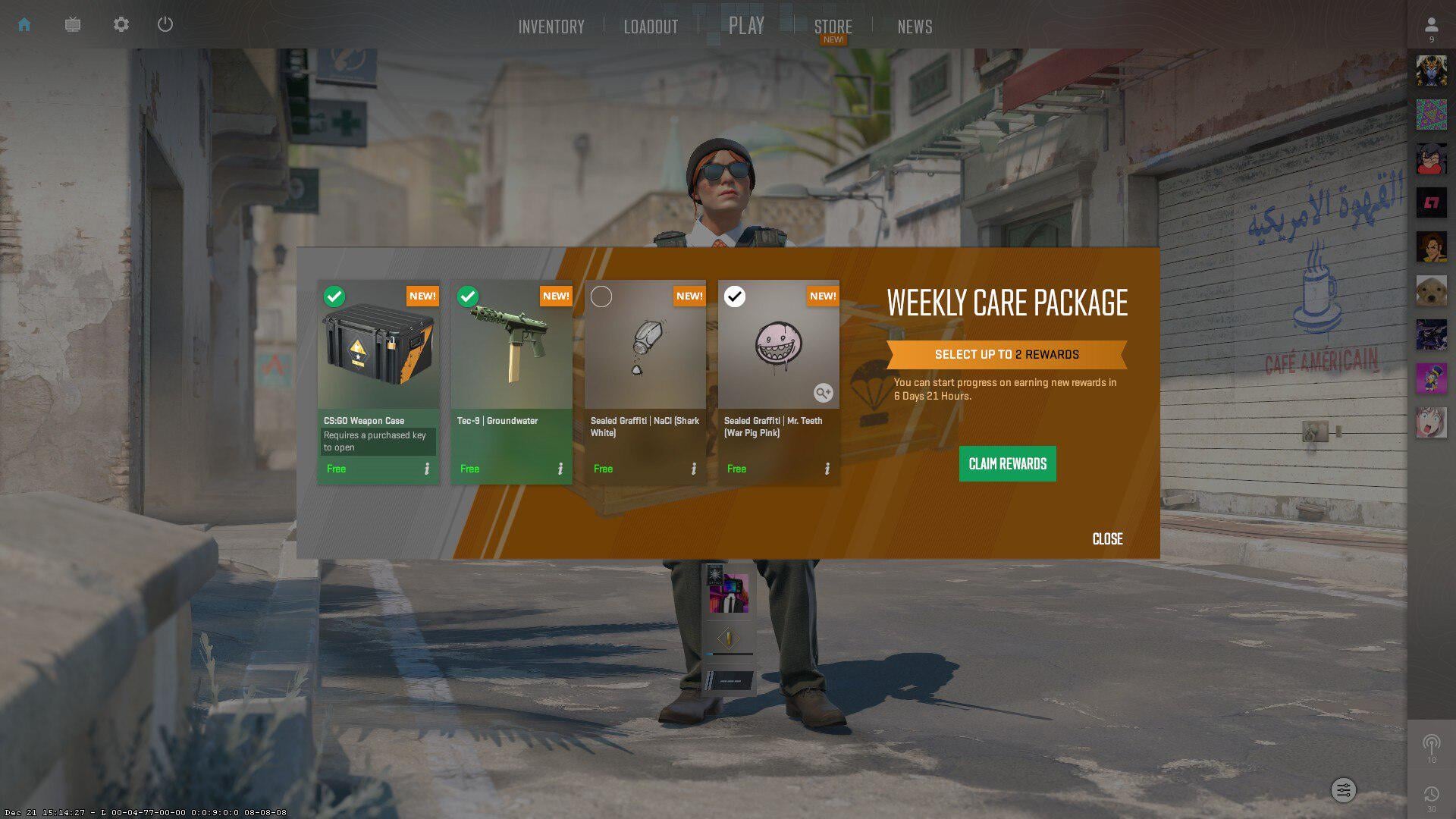Screen dimensions: 1456x819
Task: Switch to the INVENTORY menu tab
Action: click(551, 27)
